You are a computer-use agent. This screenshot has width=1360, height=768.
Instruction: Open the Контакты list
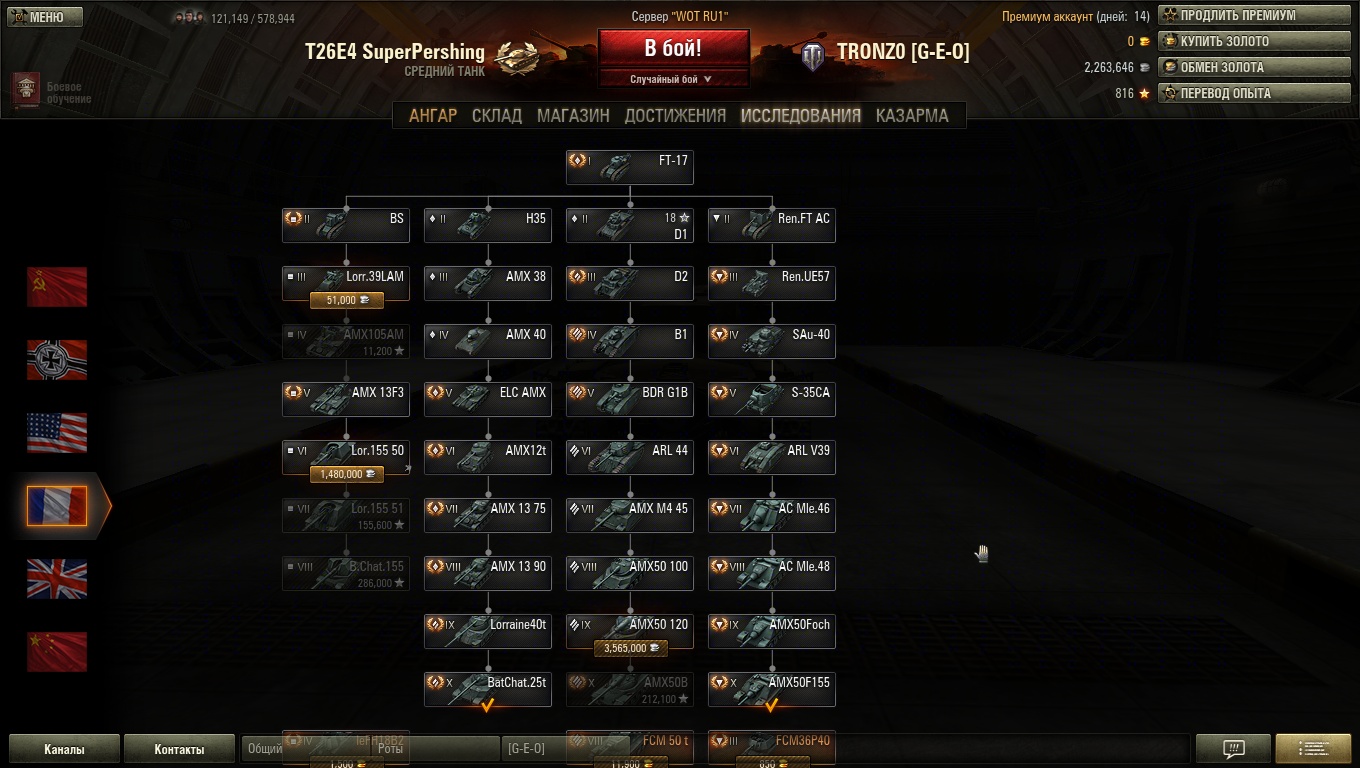click(179, 748)
